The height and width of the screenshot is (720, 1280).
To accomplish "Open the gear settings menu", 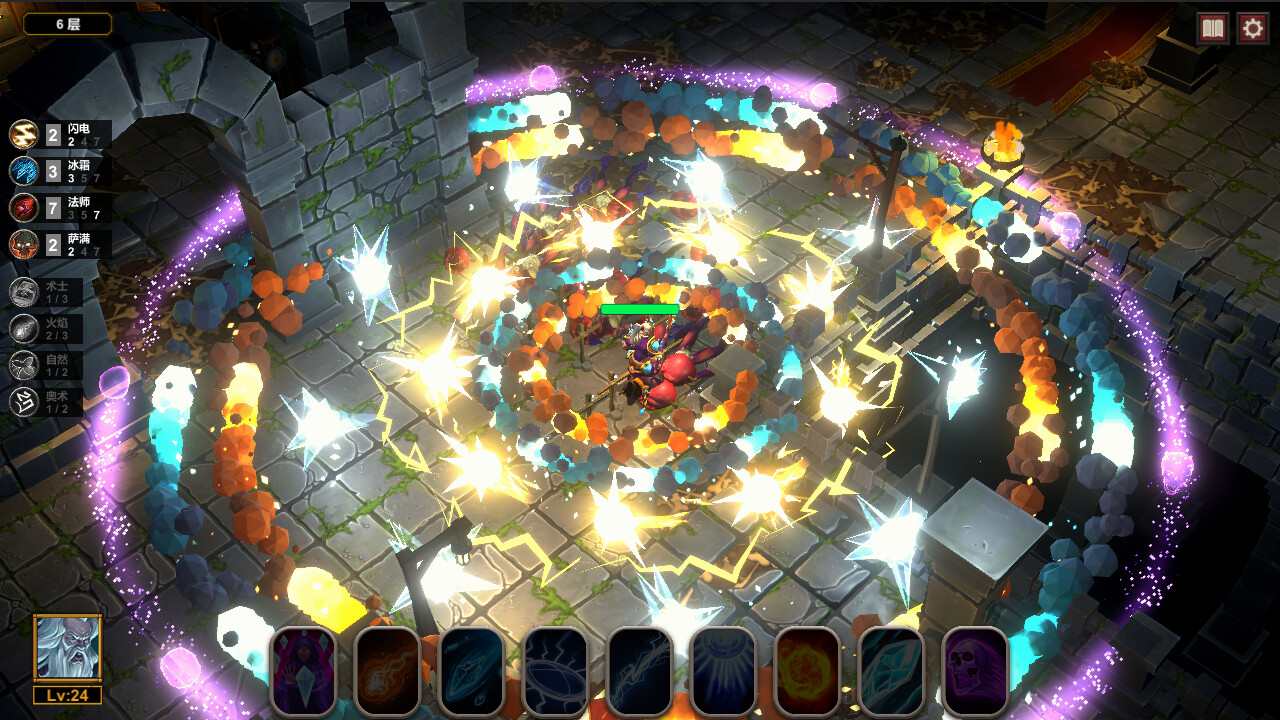I will click(x=1253, y=28).
